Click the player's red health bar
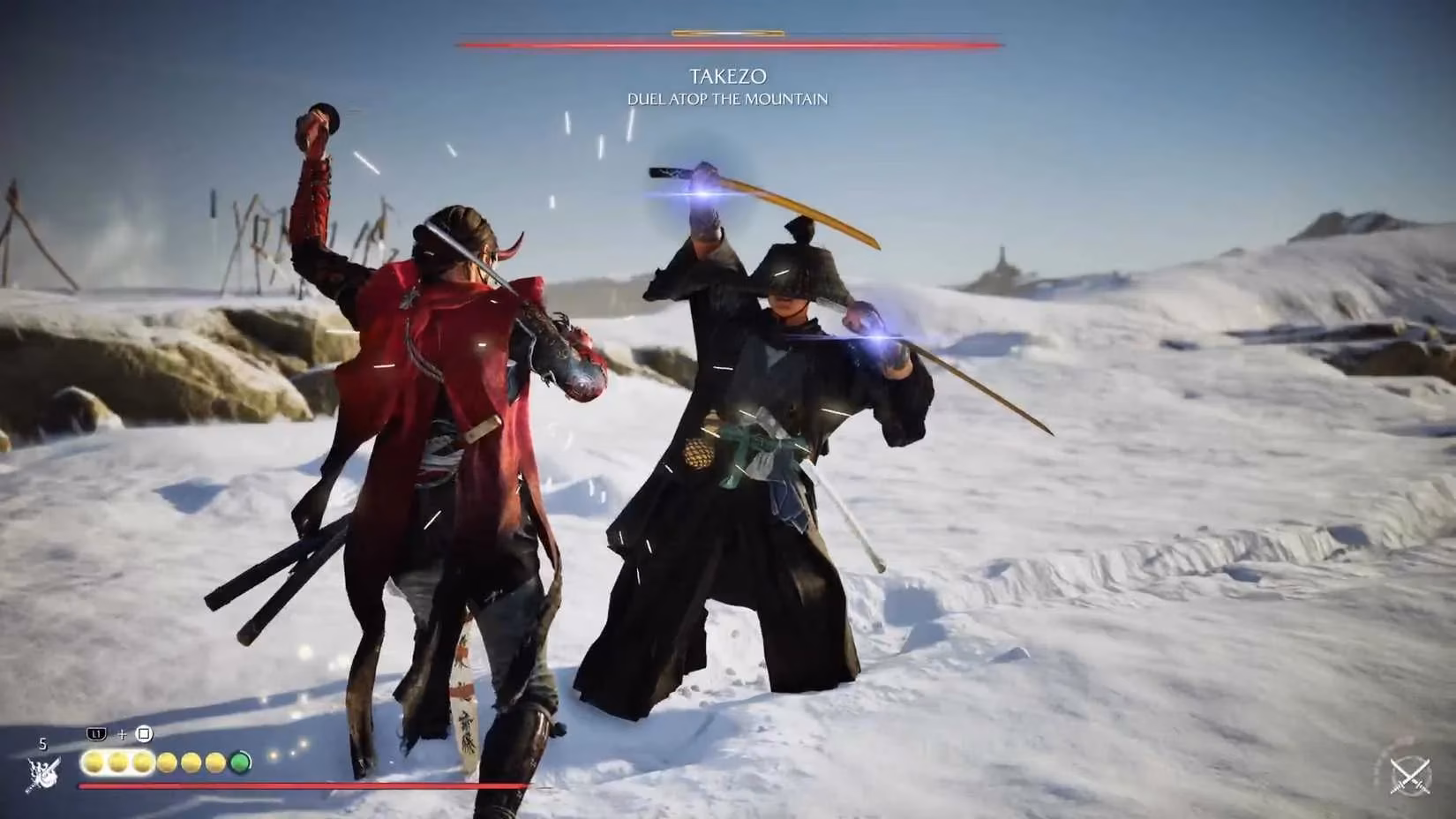 pyautogui.click(x=353, y=785)
